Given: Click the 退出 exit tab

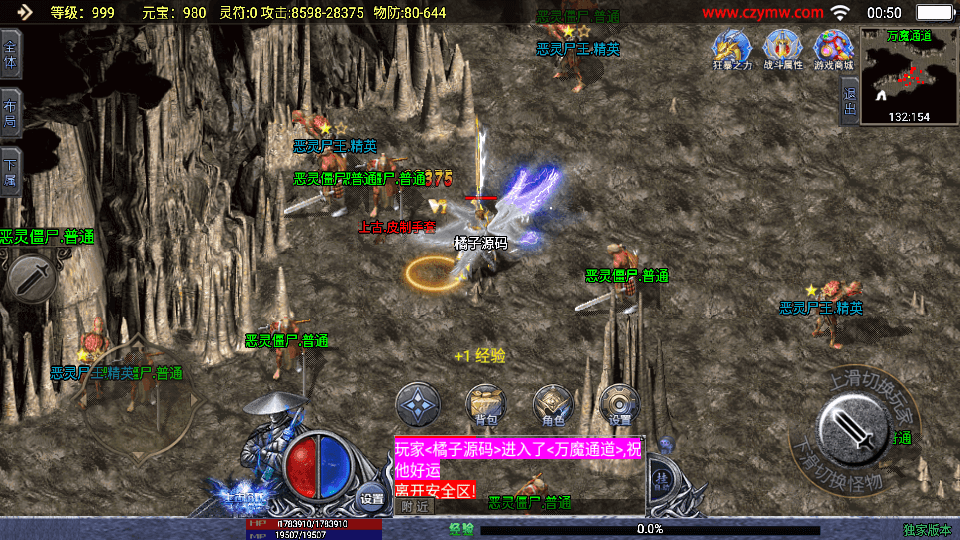Looking at the screenshot, I should pyautogui.click(x=850, y=101).
